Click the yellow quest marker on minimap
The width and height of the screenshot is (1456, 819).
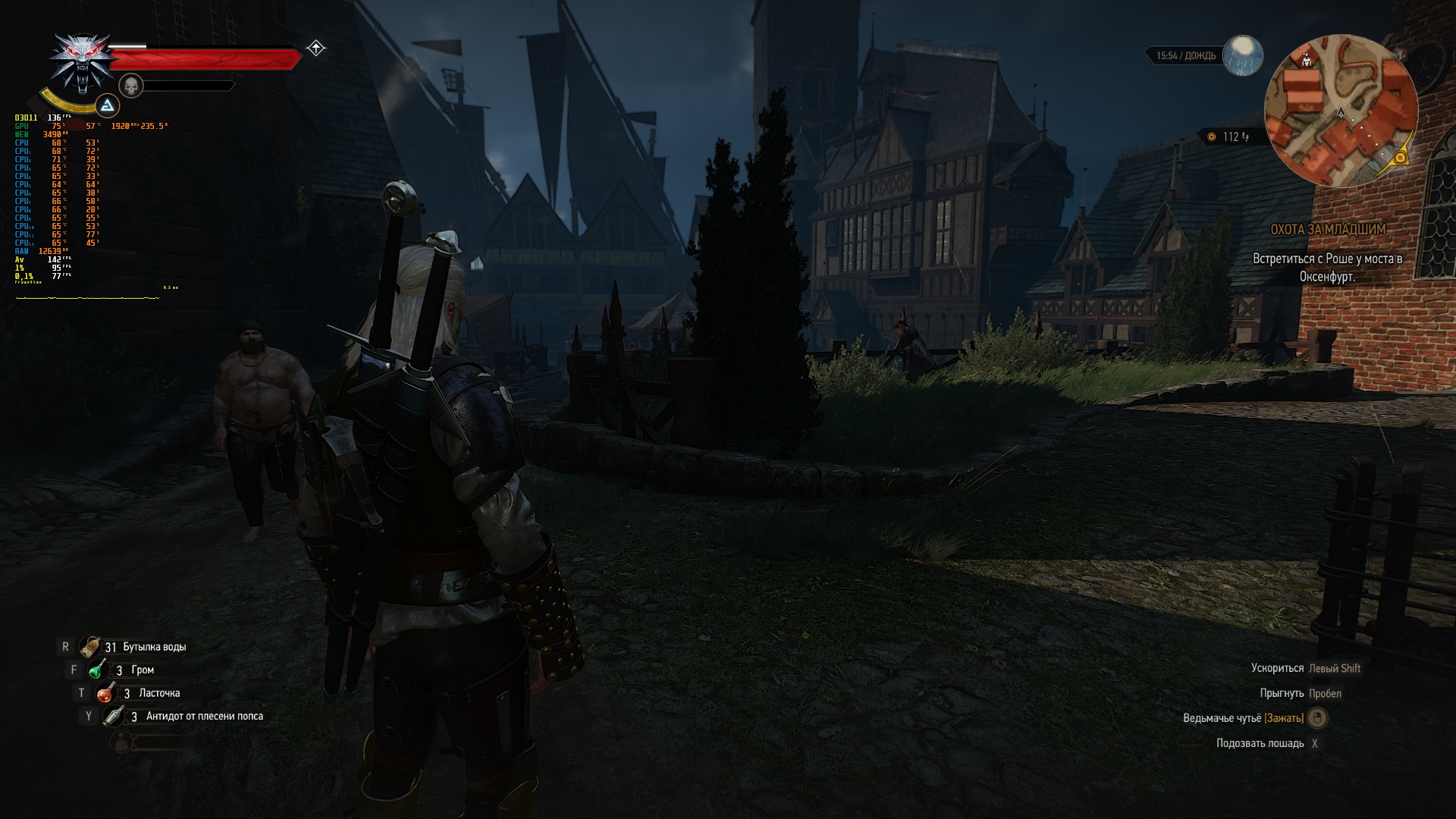click(1401, 157)
